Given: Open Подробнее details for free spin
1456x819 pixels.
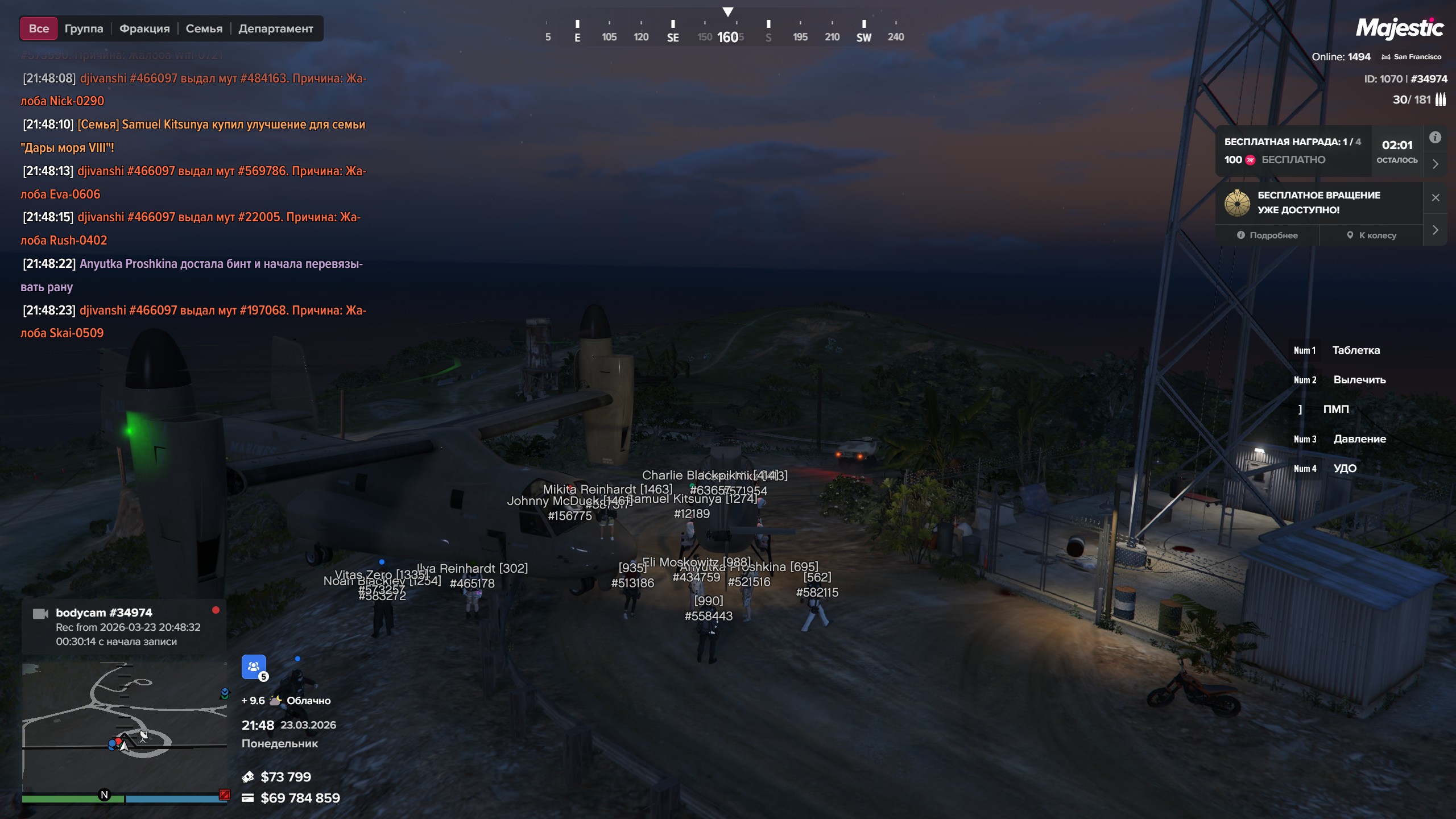Looking at the screenshot, I should click(x=1267, y=235).
